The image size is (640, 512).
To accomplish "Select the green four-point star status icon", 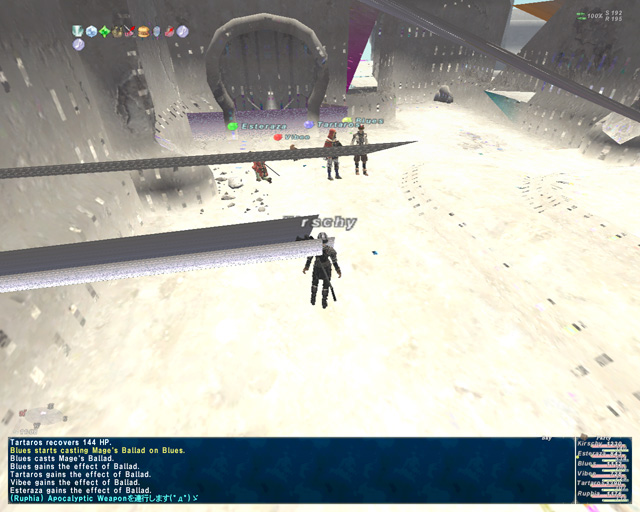I will tap(104, 31).
